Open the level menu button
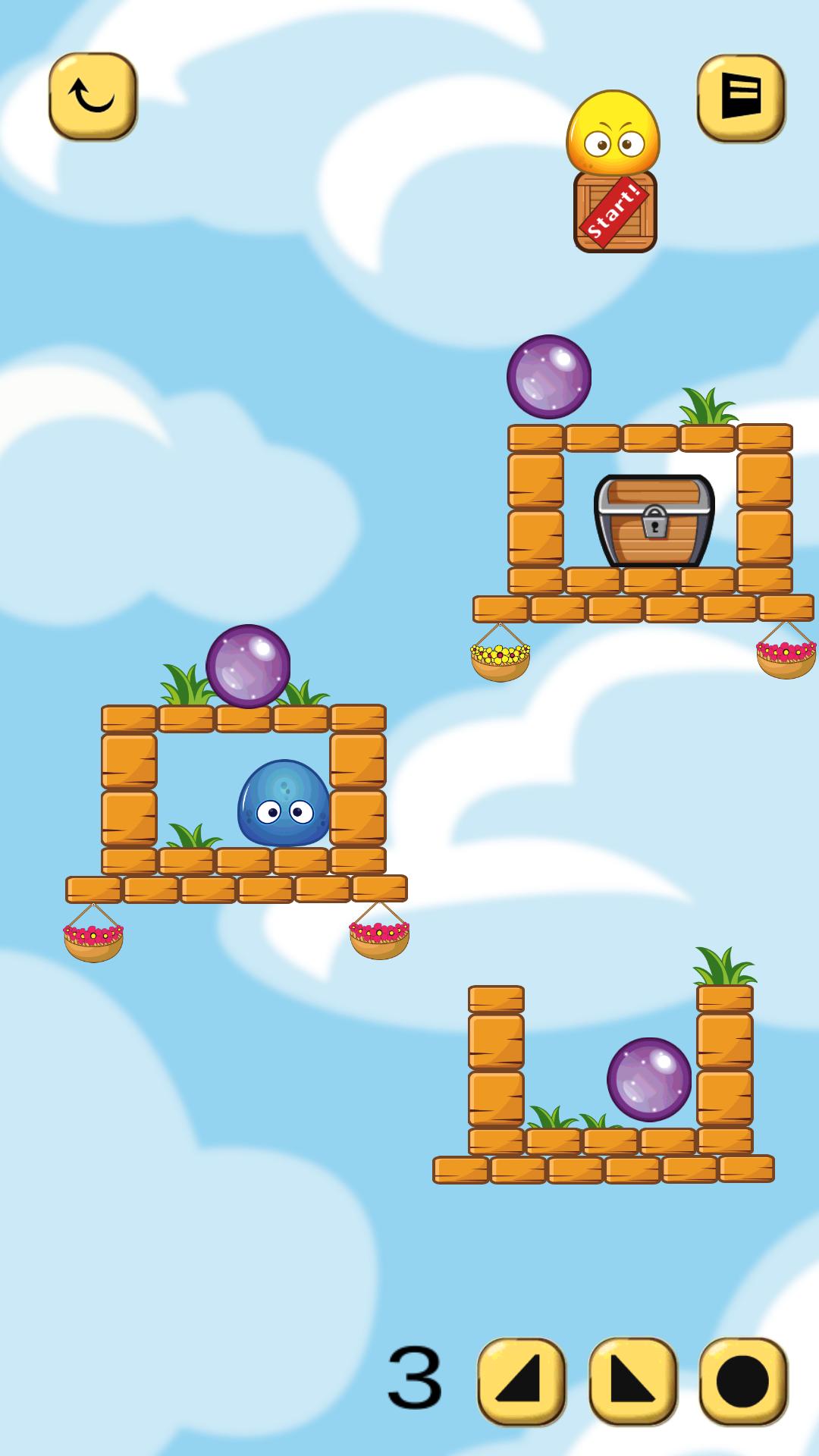This screenshot has height=1456, width=819. click(740, 98)
